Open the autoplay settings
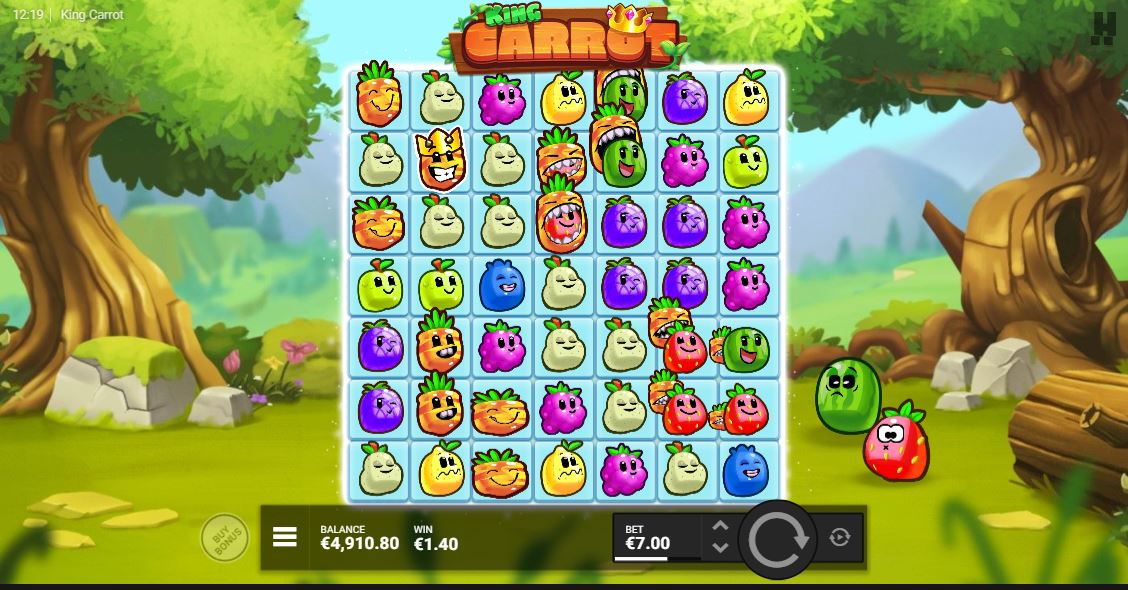This screenshot has width=1128, height=590. click(x=840, y=538)
